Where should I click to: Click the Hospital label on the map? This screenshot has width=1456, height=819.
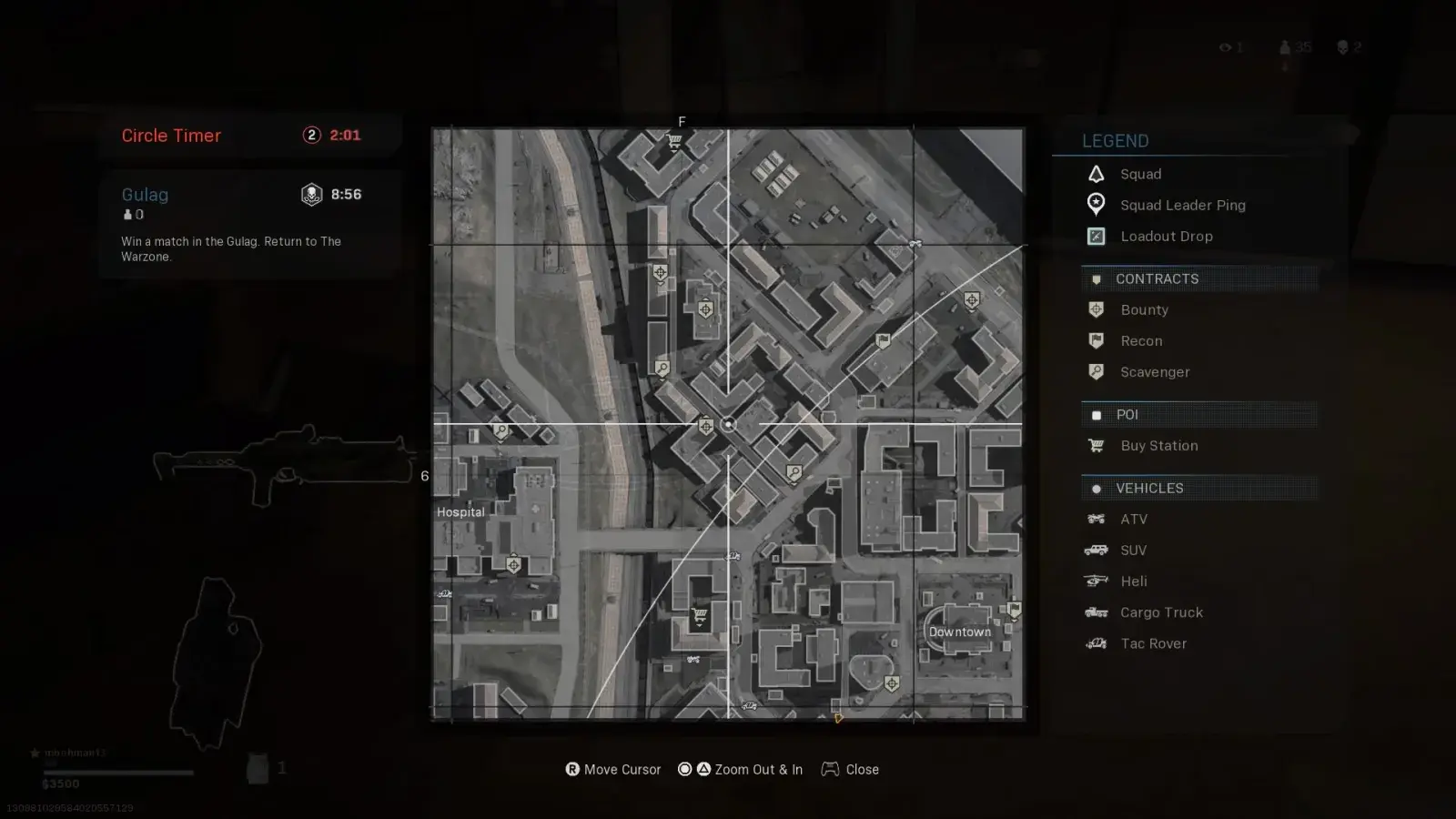[x=460, y=512]
